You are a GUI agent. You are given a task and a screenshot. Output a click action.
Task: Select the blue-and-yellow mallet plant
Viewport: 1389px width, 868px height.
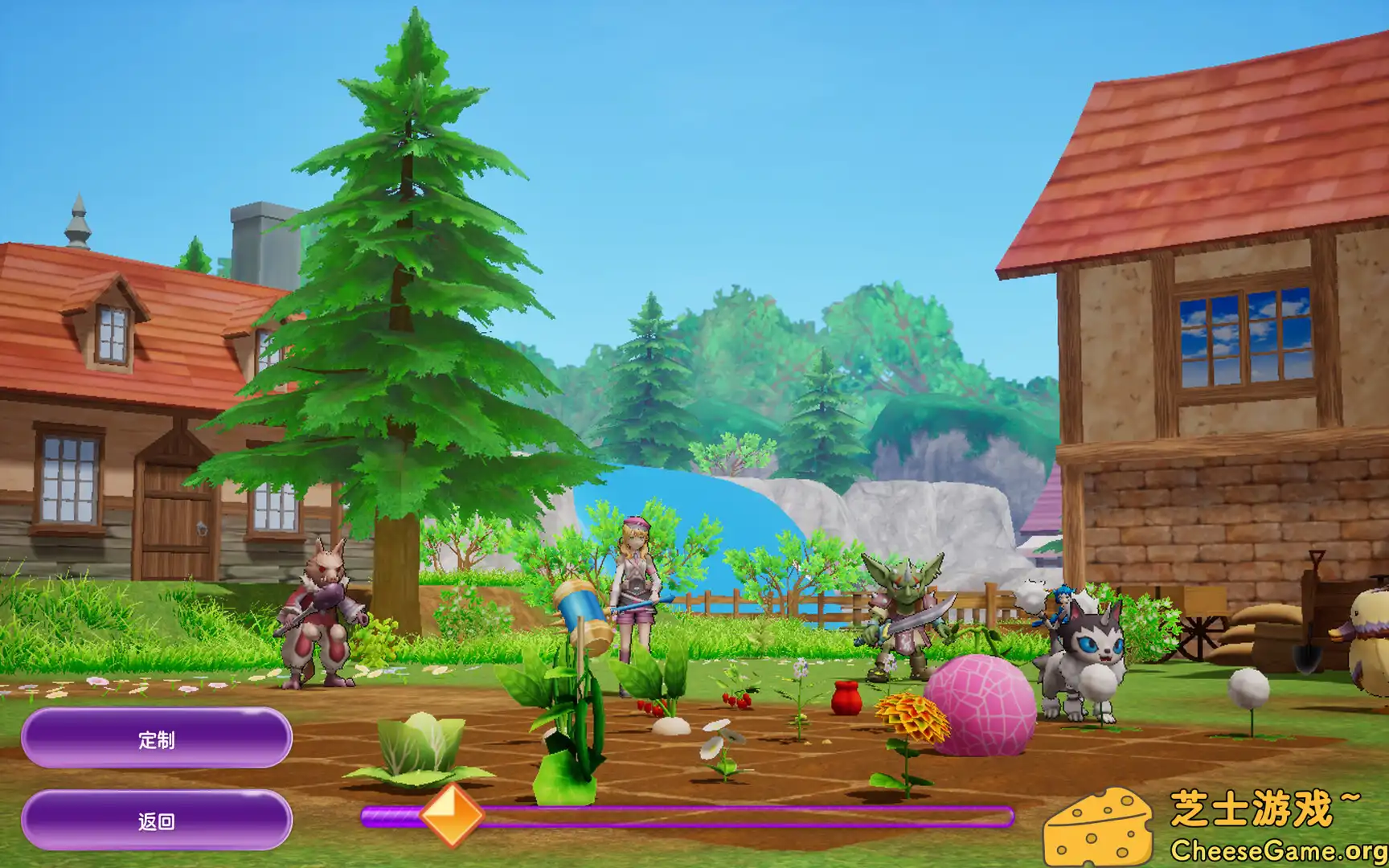point(581,623)
